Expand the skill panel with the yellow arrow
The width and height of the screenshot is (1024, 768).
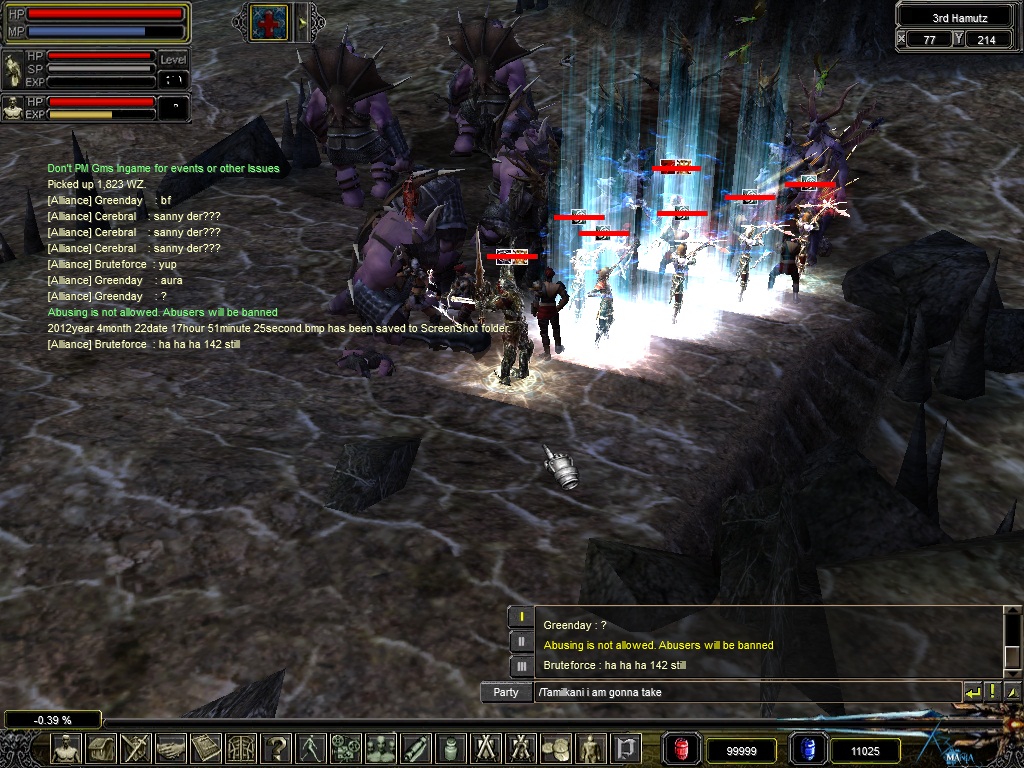(x=303, y=22)
